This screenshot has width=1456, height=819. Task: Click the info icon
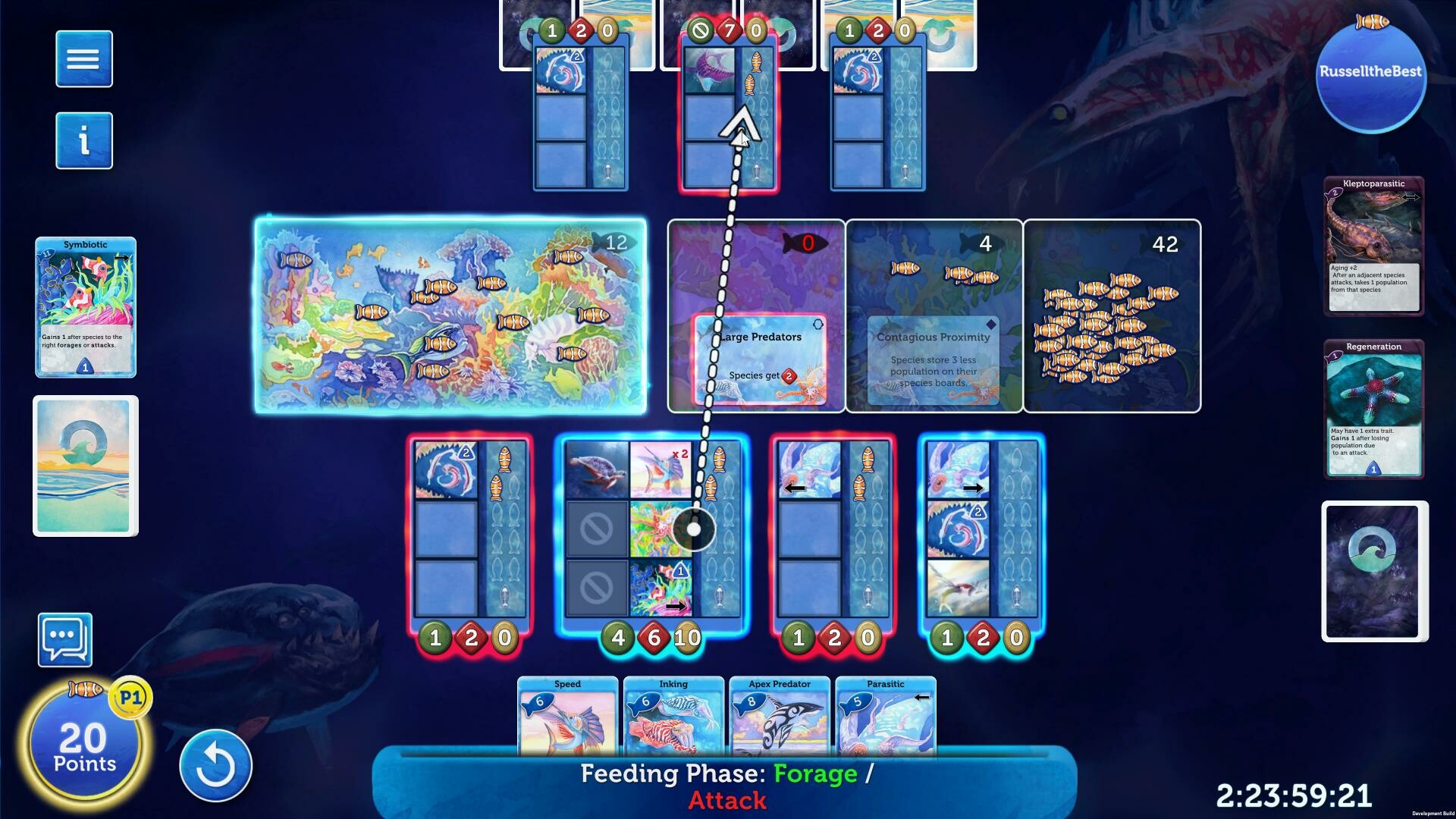coord(83,140)
